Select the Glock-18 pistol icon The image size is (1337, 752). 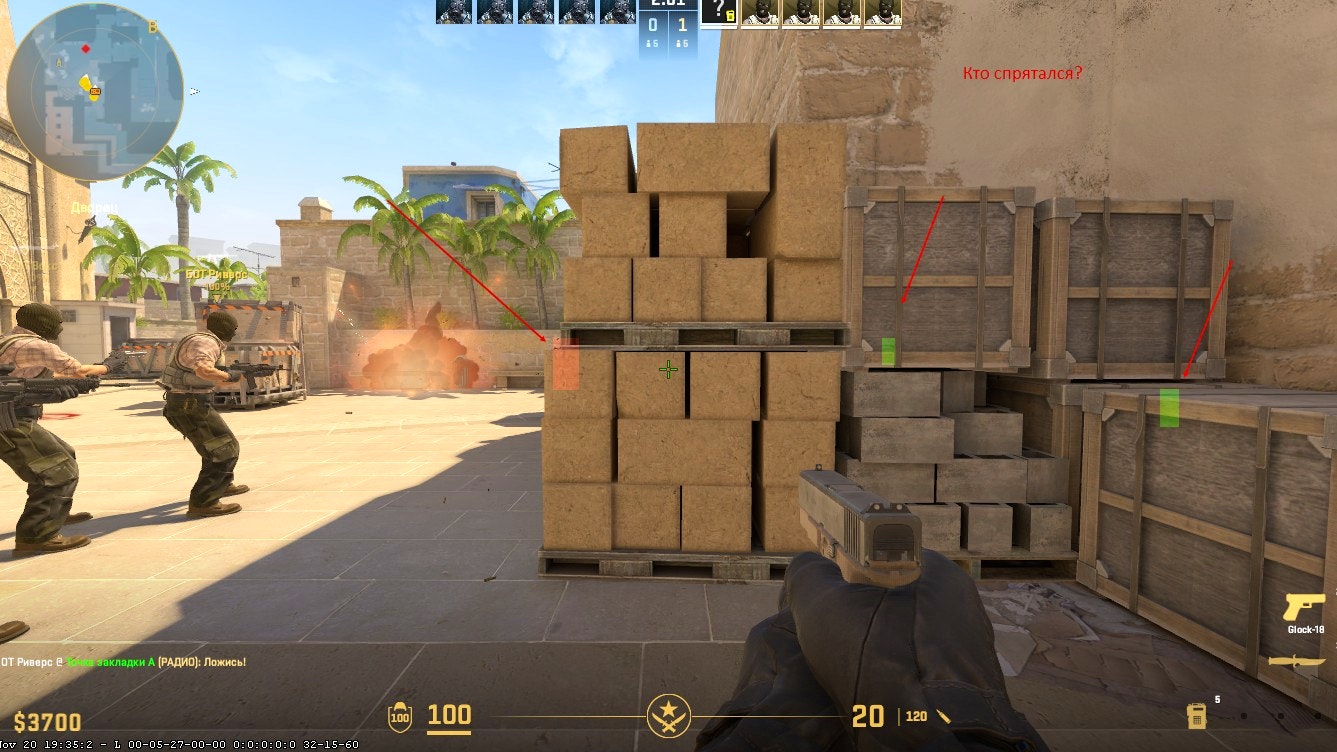[1304, 608]
